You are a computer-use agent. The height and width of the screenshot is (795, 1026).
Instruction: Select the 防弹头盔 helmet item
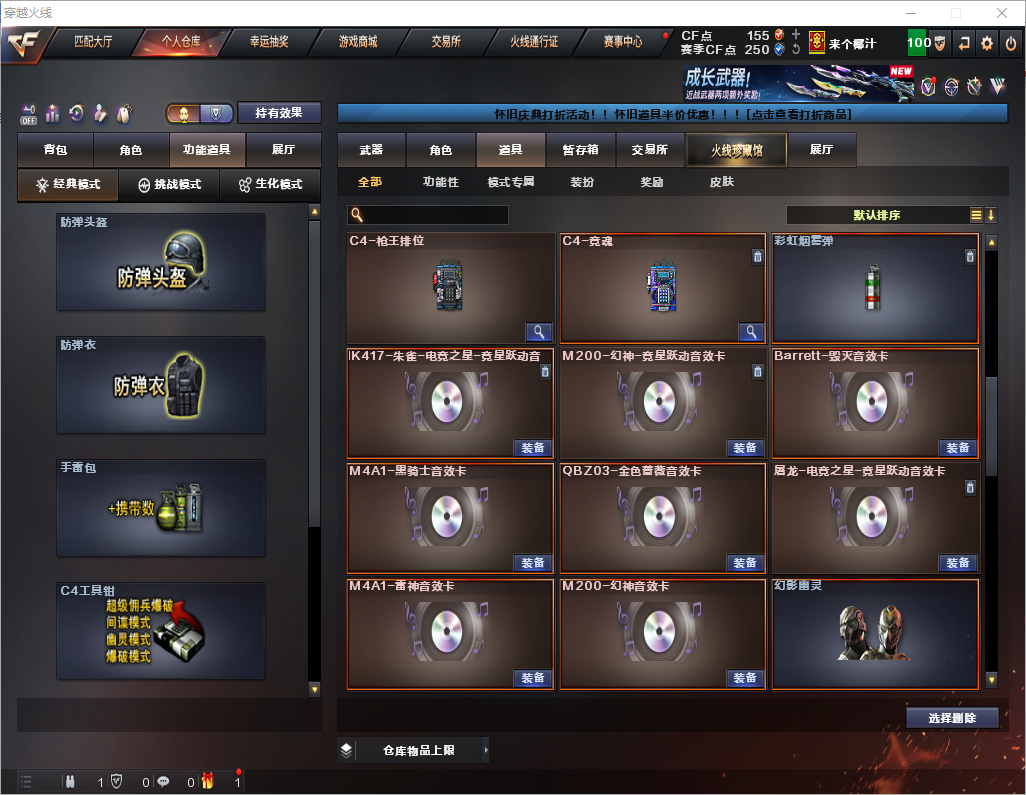(x=161, y=262)
